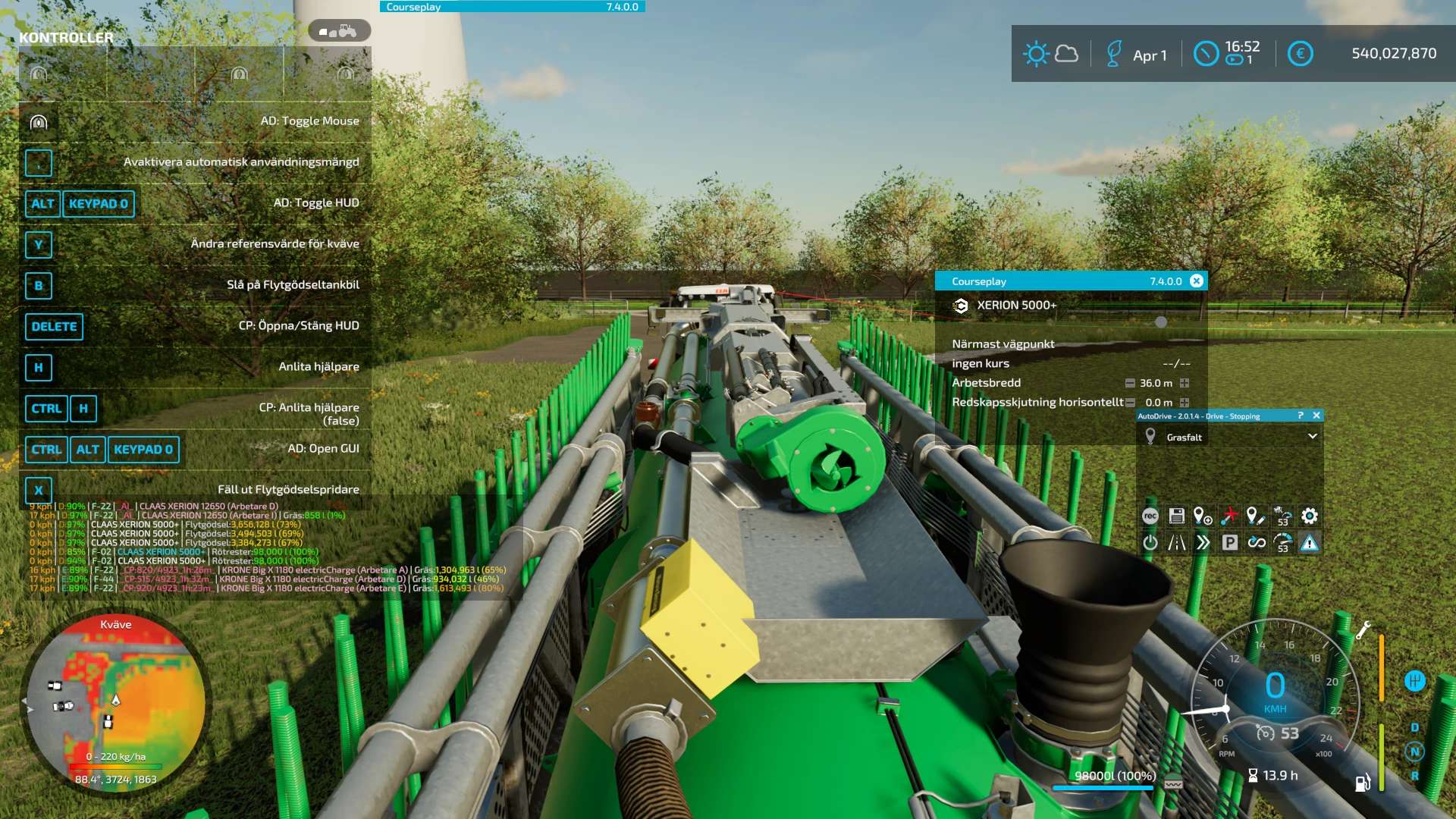Image resolution: width=1456 pixels, height=819 pixels.
Task: Click the Kväve nitrogen minimap
Action: click(x=116, y=701)
